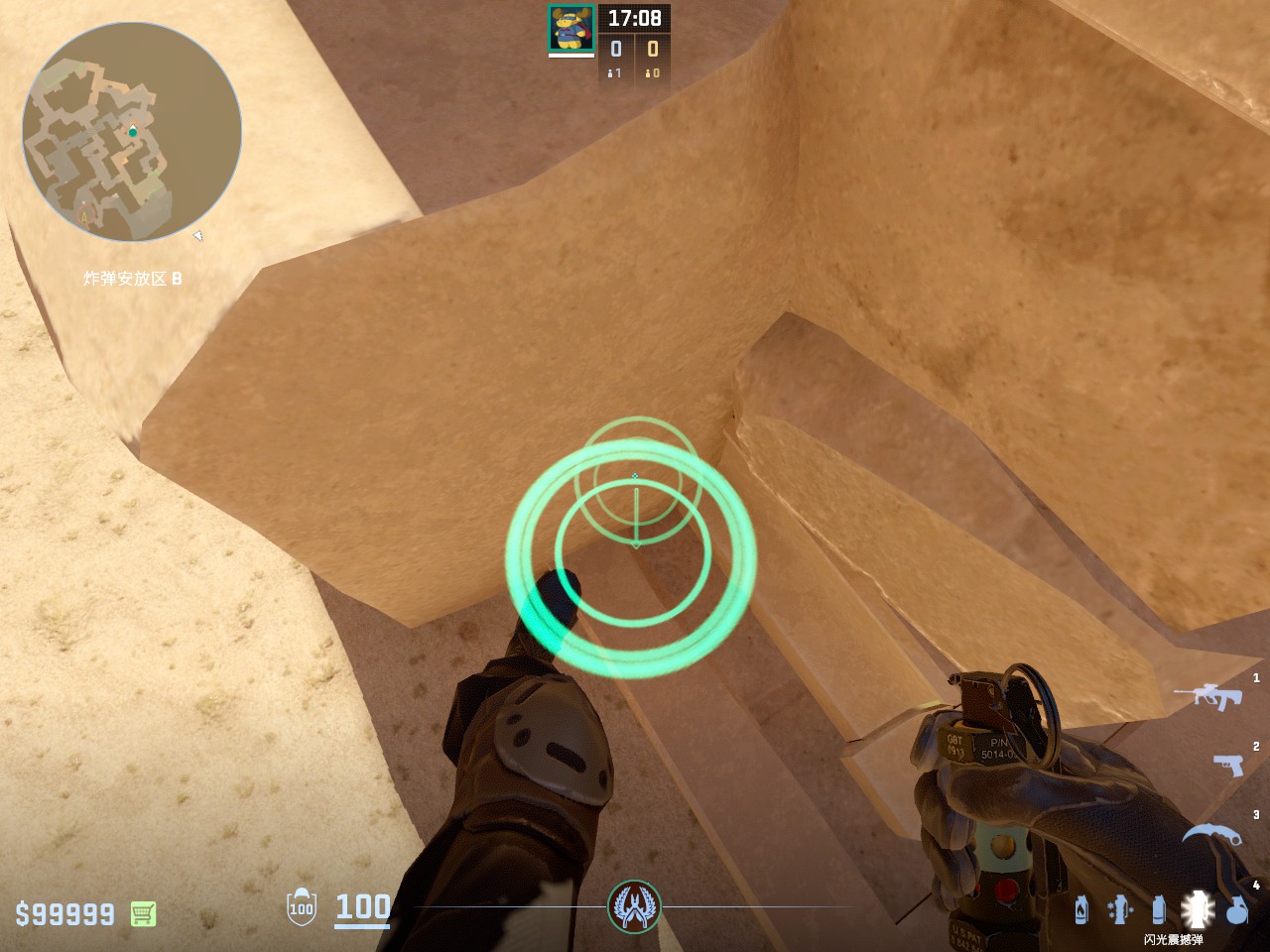Choose the decoy grenade icon
The width and height of the screenshot is (1270, 952).
coord(1119,908)
